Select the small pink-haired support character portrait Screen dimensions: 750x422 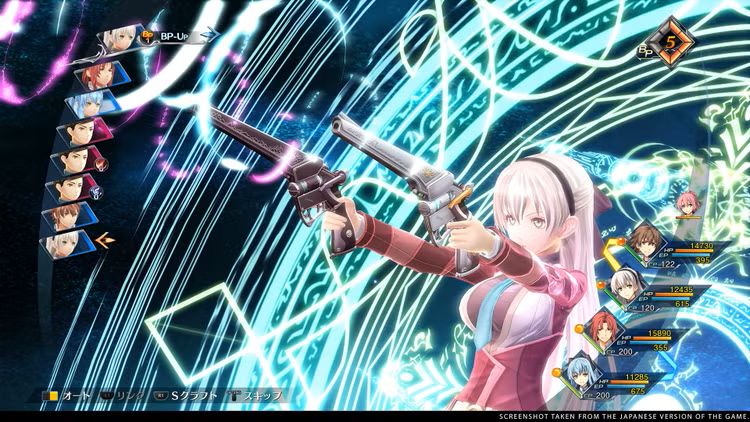pos(687,205)
